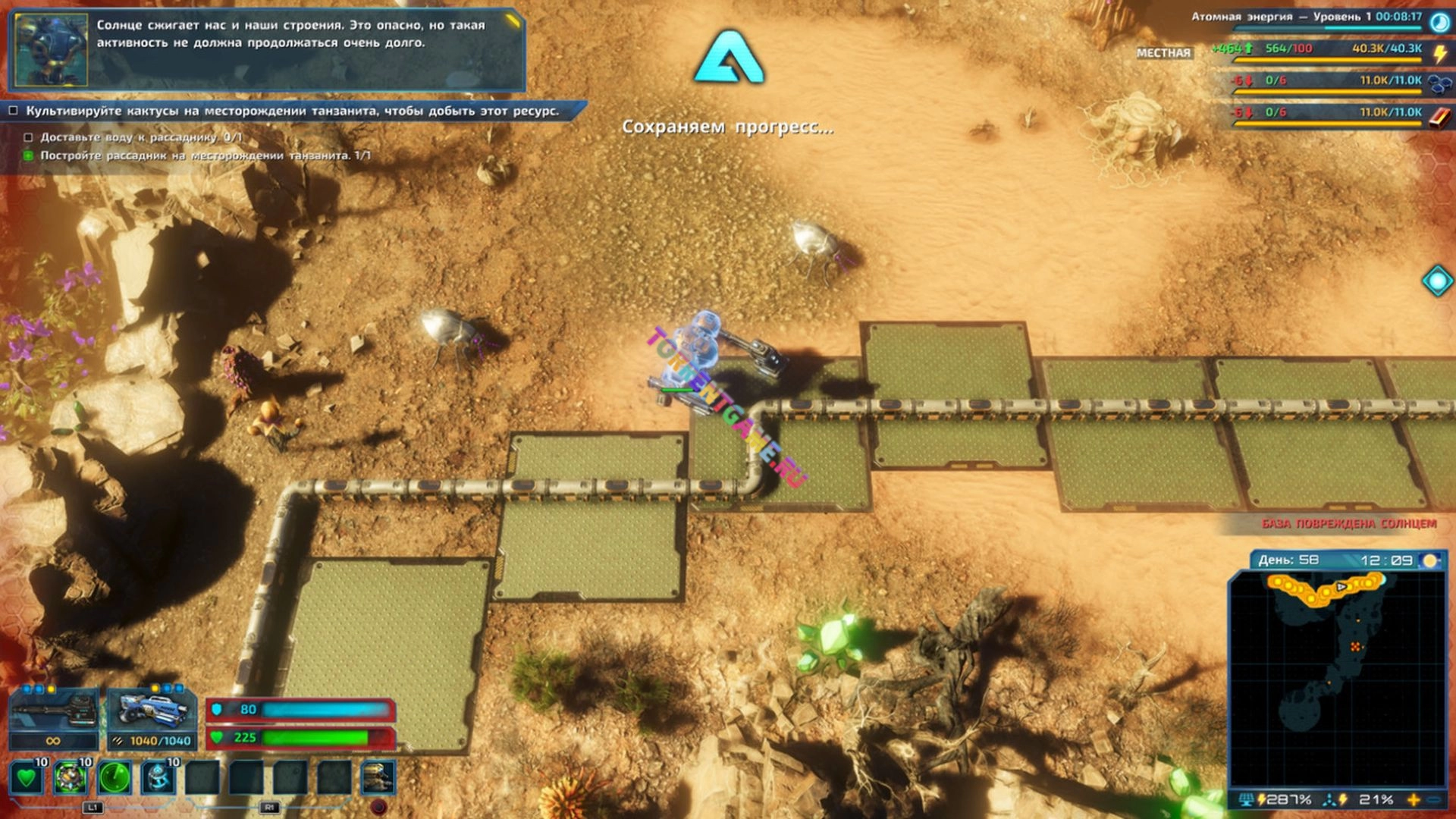
Task: Activate the green mine skill slot
Action: pos(71,778)
